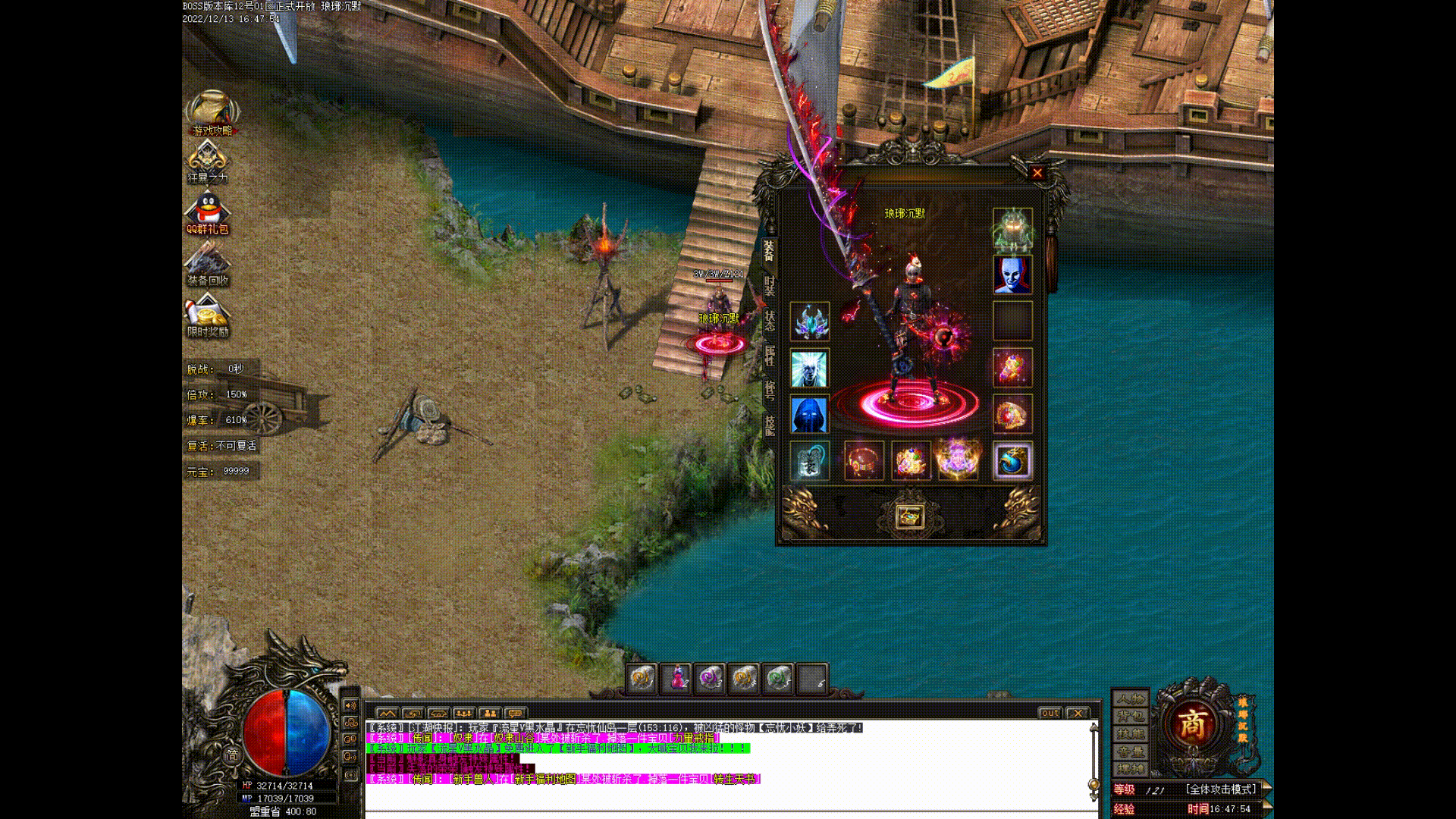This screenshot has width=1456, height=819.
Task: Toggle the 全体攻击模式 attack mode
Action: pyautogui.click(x=1220, y=789)
